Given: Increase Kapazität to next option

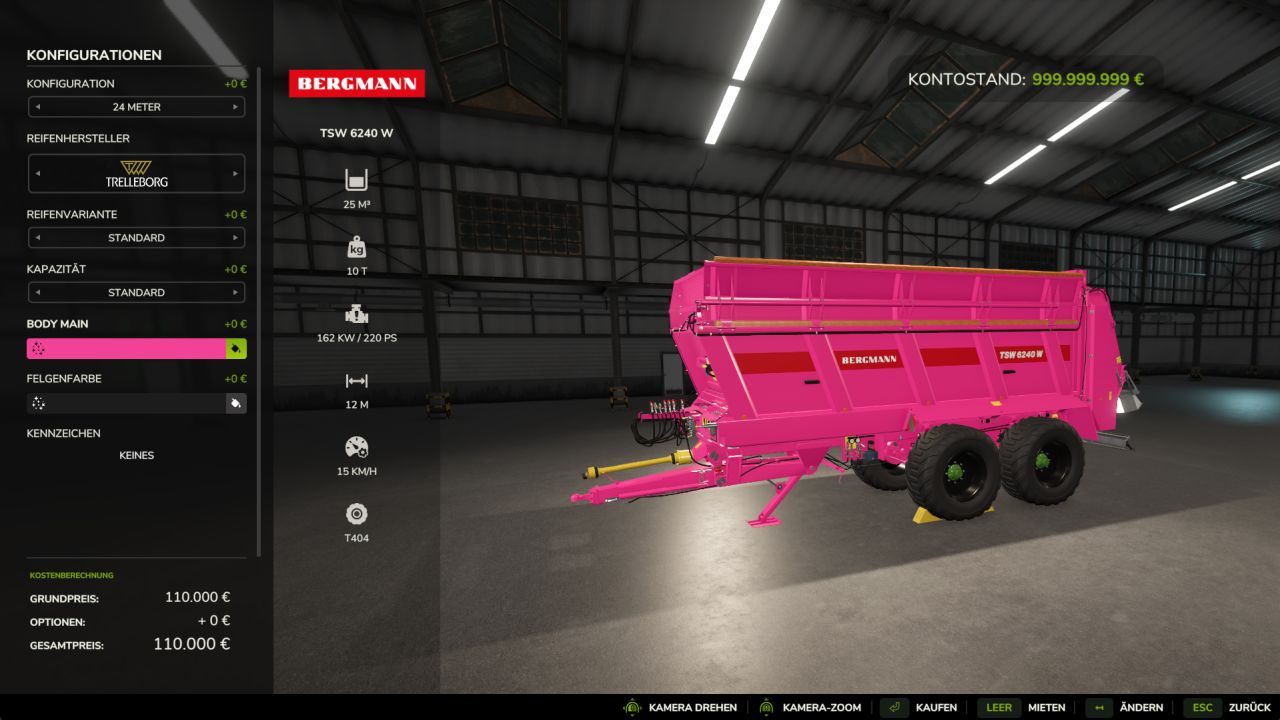Looking at the screenshot, I should pos(236,293).
